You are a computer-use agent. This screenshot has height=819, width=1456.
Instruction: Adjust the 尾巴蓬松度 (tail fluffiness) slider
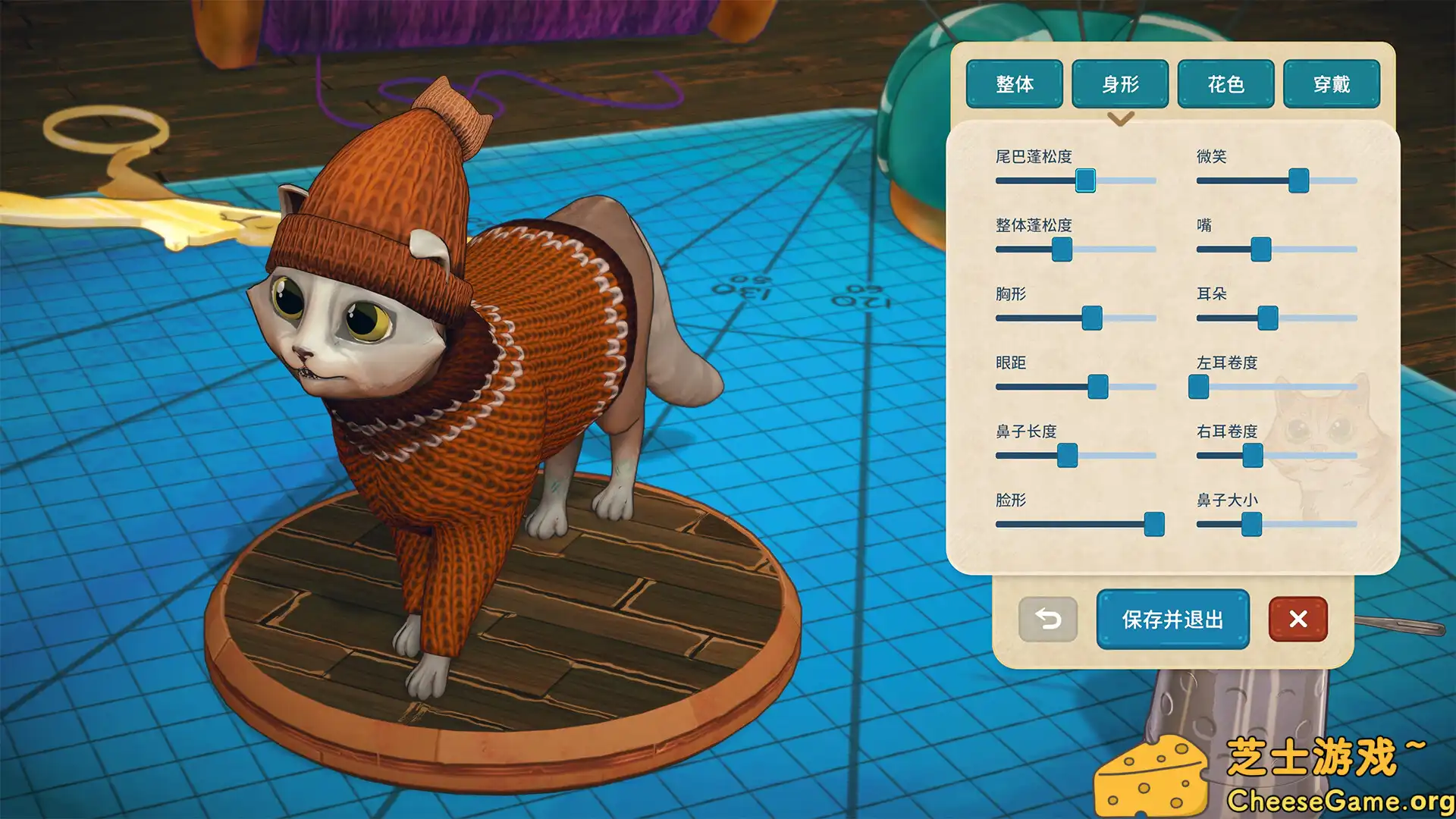[1087, 181]
